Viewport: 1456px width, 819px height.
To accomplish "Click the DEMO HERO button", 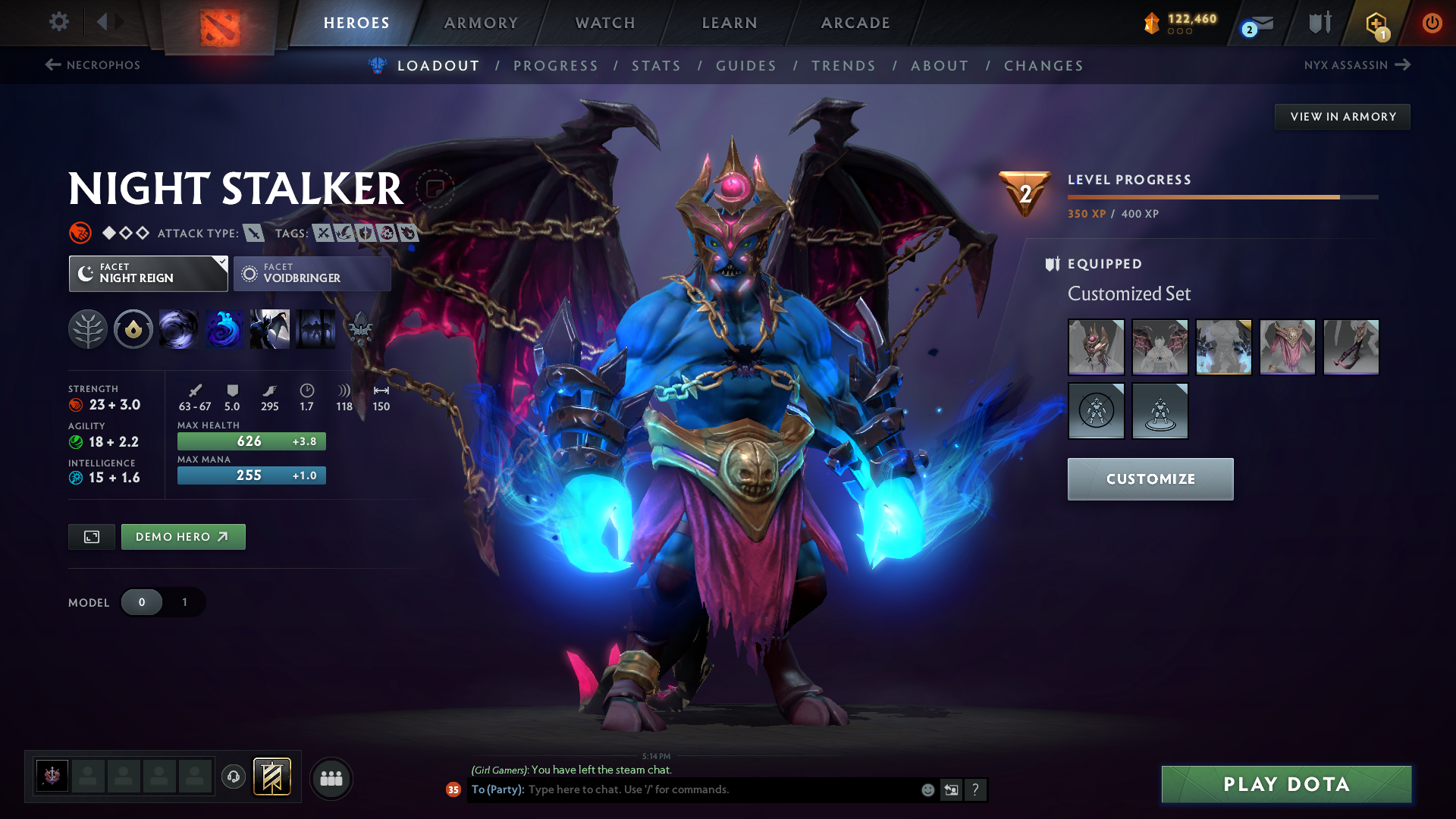I will (183, 536).
